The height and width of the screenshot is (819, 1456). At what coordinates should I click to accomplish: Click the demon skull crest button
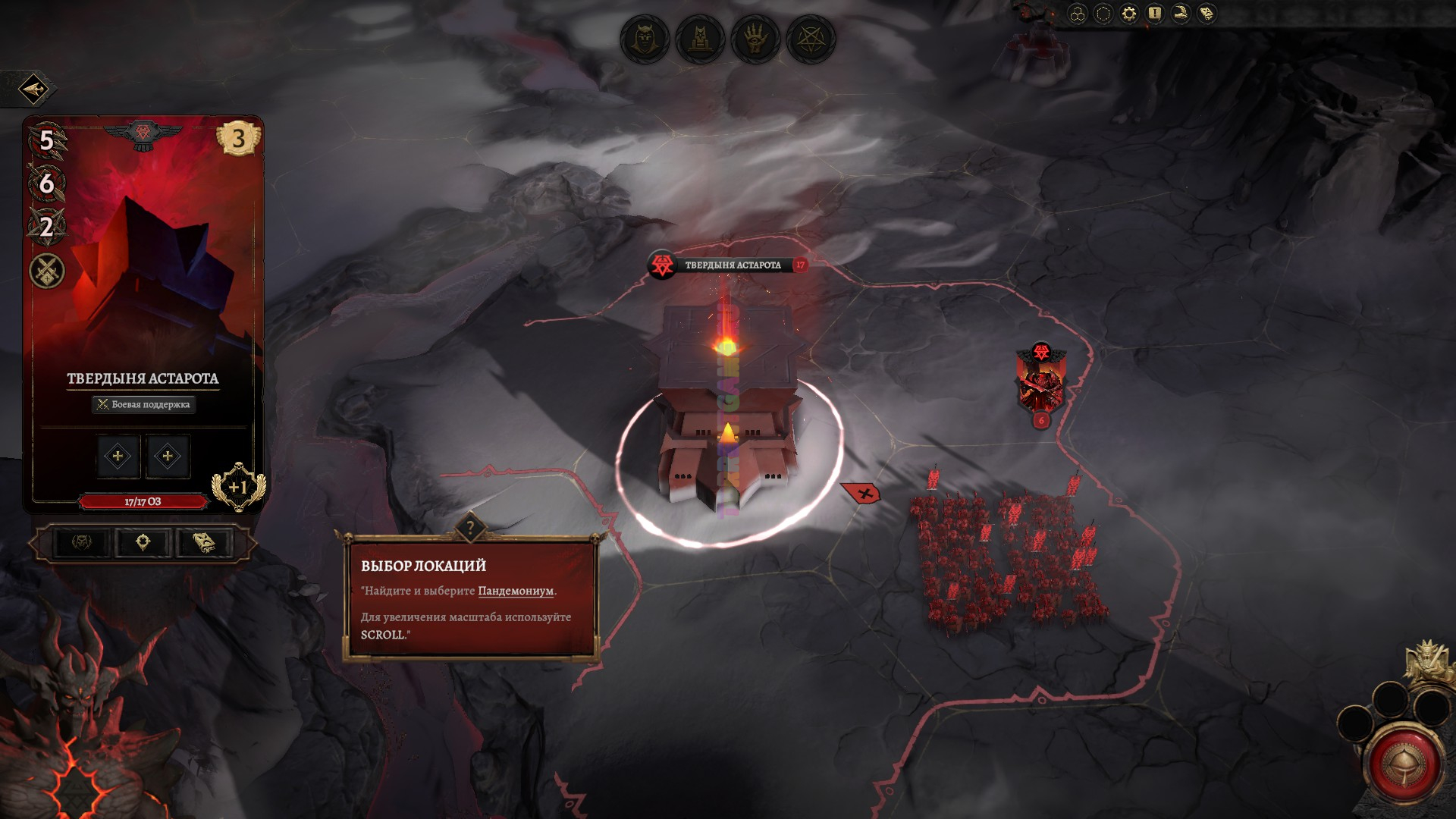tap(82, 542)
